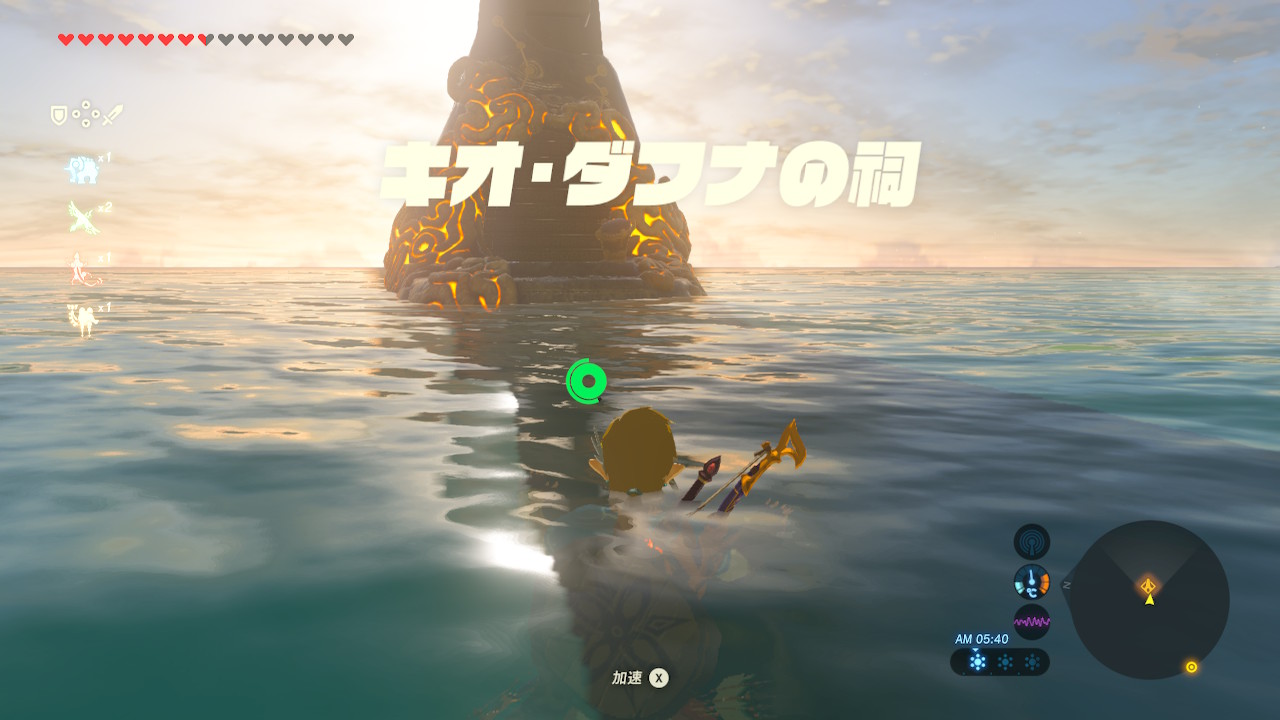Open the weather forecast panel
Image resolution: width=1280 pixels, height=720 pixels.
1000,662
